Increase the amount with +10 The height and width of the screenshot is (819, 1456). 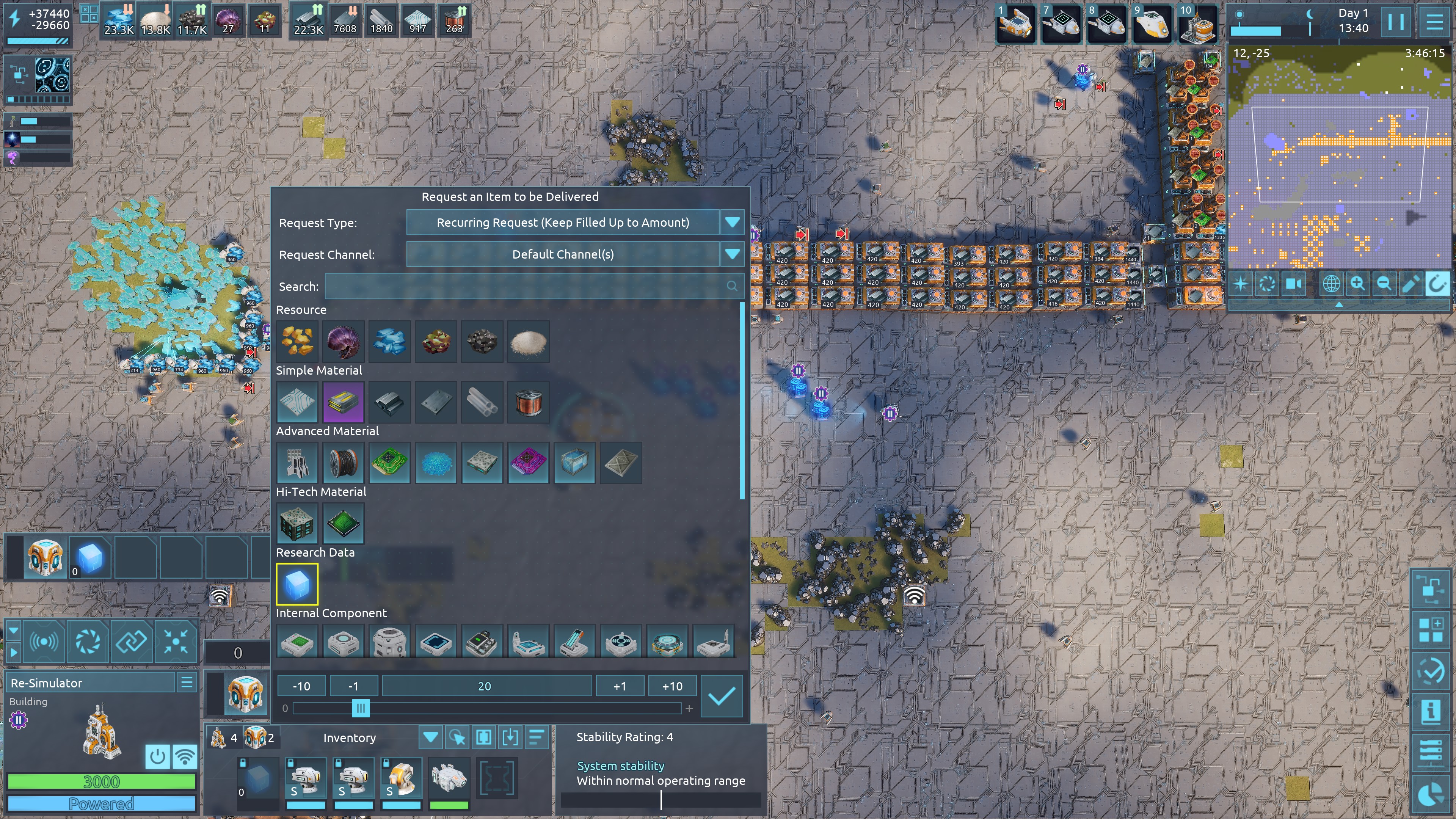coord(672,686)
